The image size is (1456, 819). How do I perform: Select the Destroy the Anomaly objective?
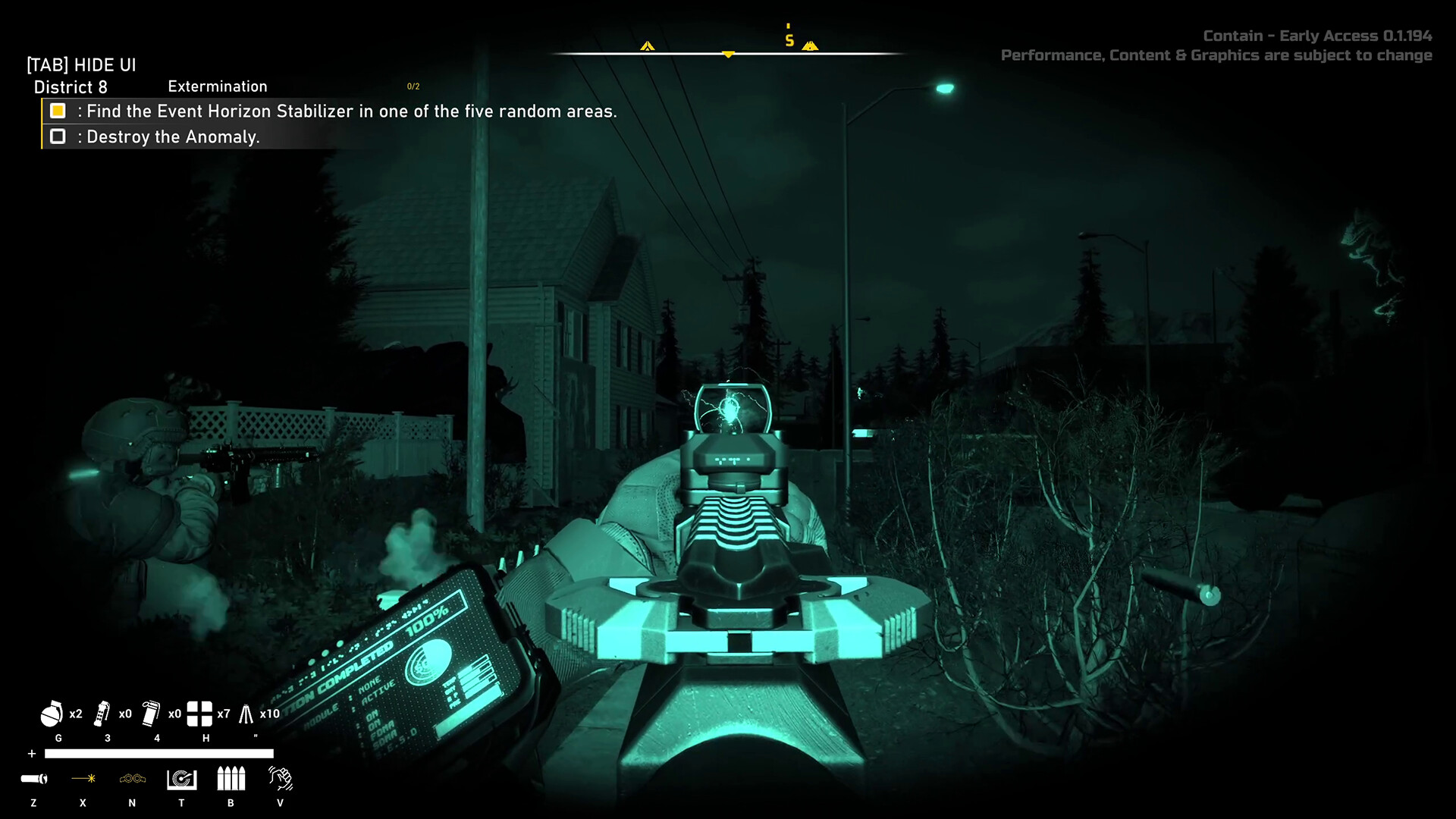[x=173, y=137]
